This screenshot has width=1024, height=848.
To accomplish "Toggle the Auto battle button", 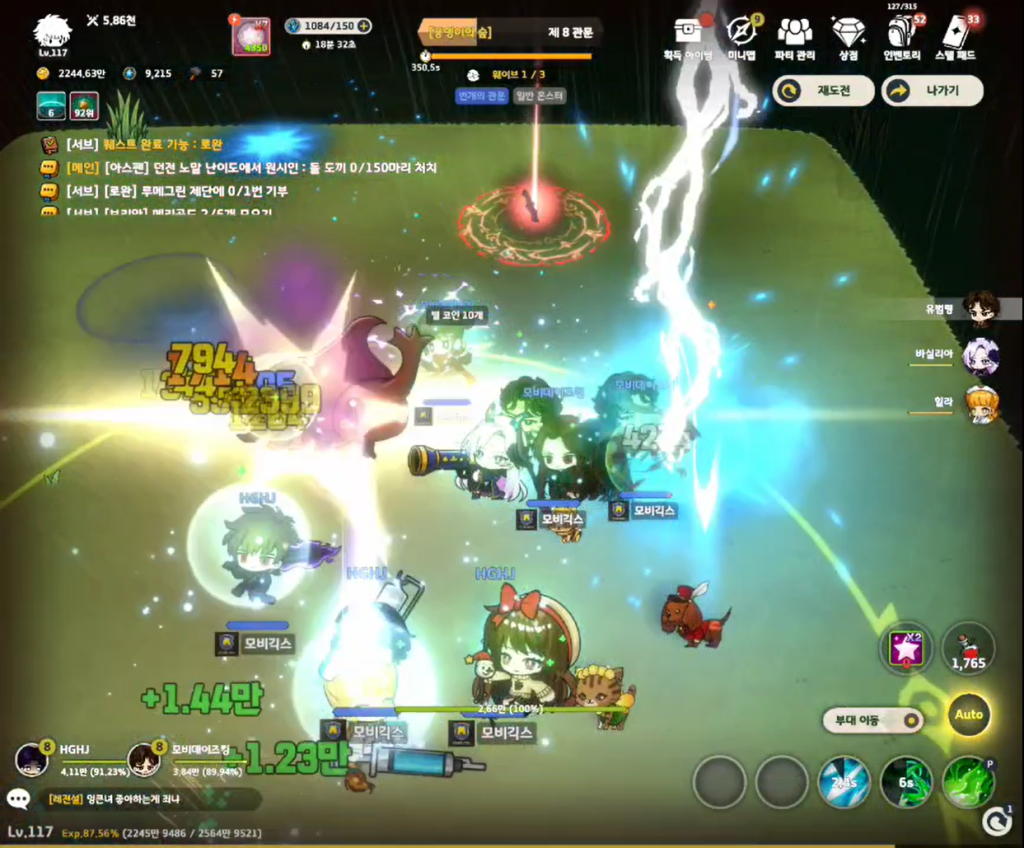I will [x=969, y=715].
